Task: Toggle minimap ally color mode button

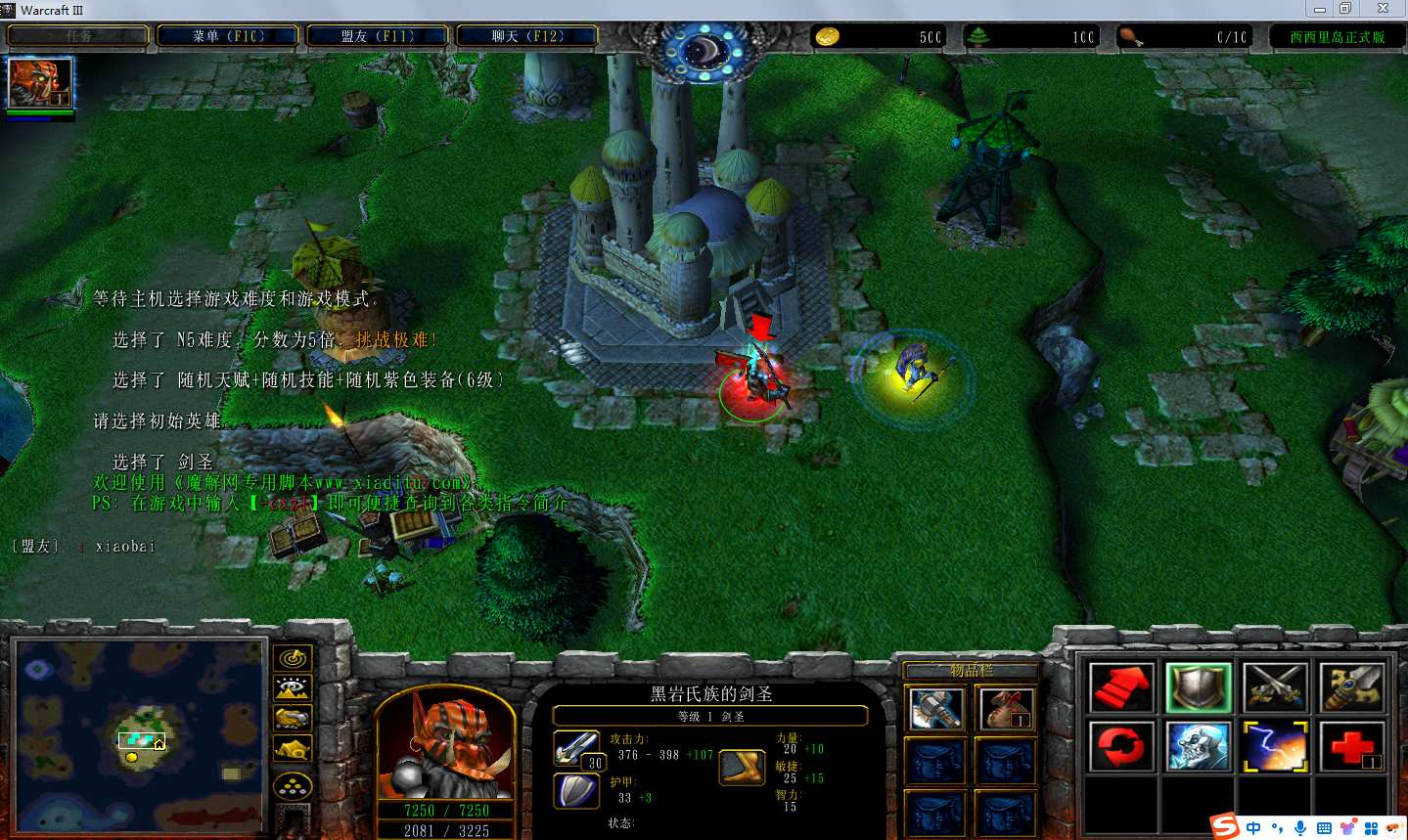Action: coord(292,720)
